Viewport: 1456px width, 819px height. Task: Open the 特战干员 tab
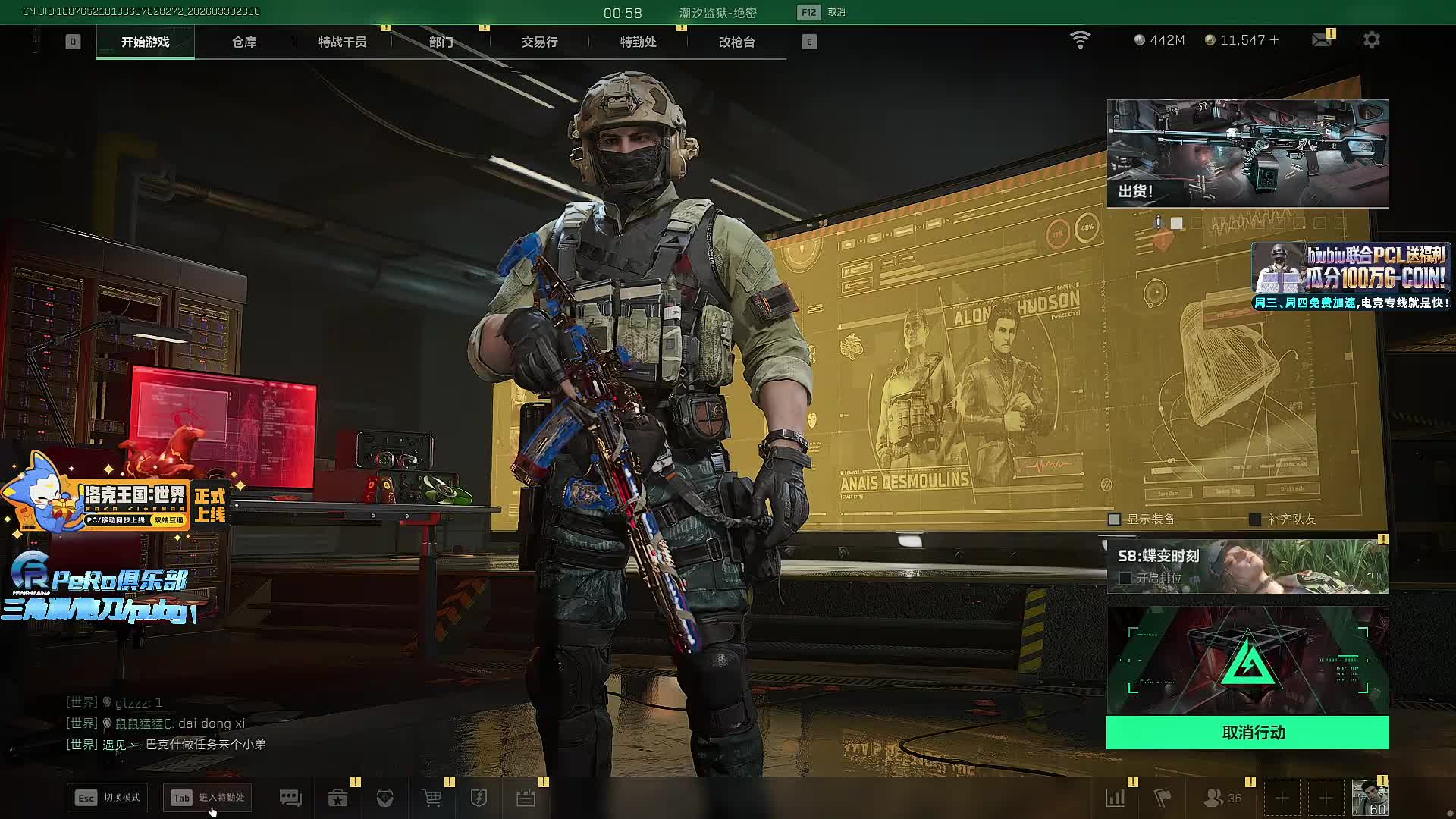point(342,42)
